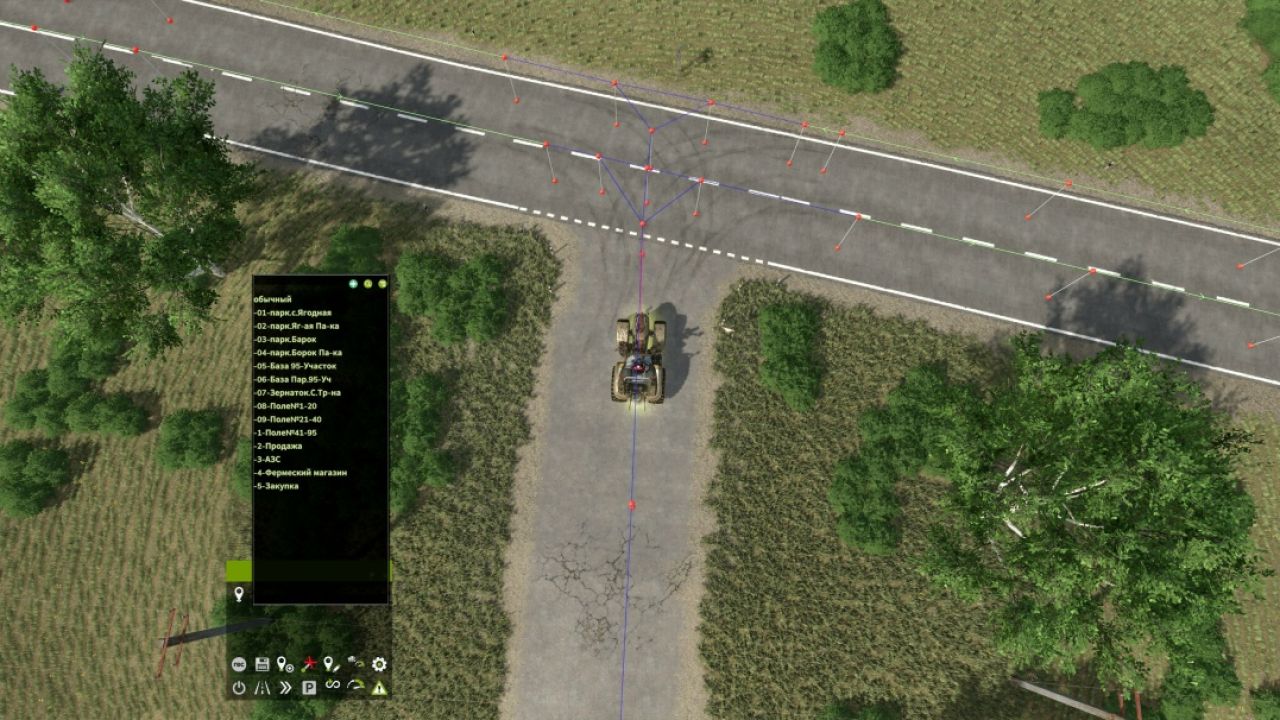
Task: Start recording a new route
Action: point(239,665)
